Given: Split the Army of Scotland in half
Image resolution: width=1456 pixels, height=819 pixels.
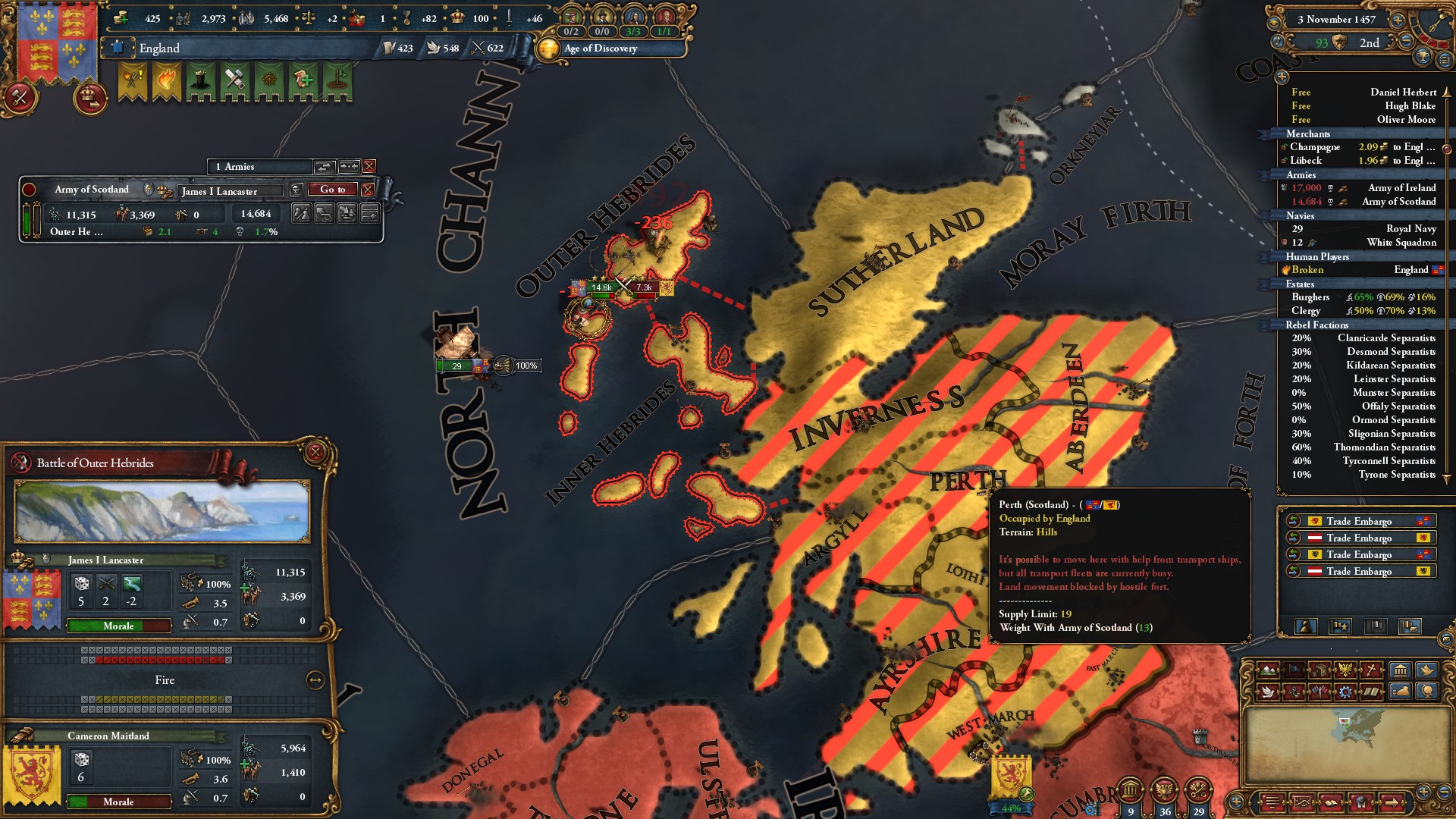Looking at the screenshot, I should click(x=301, y=213).
